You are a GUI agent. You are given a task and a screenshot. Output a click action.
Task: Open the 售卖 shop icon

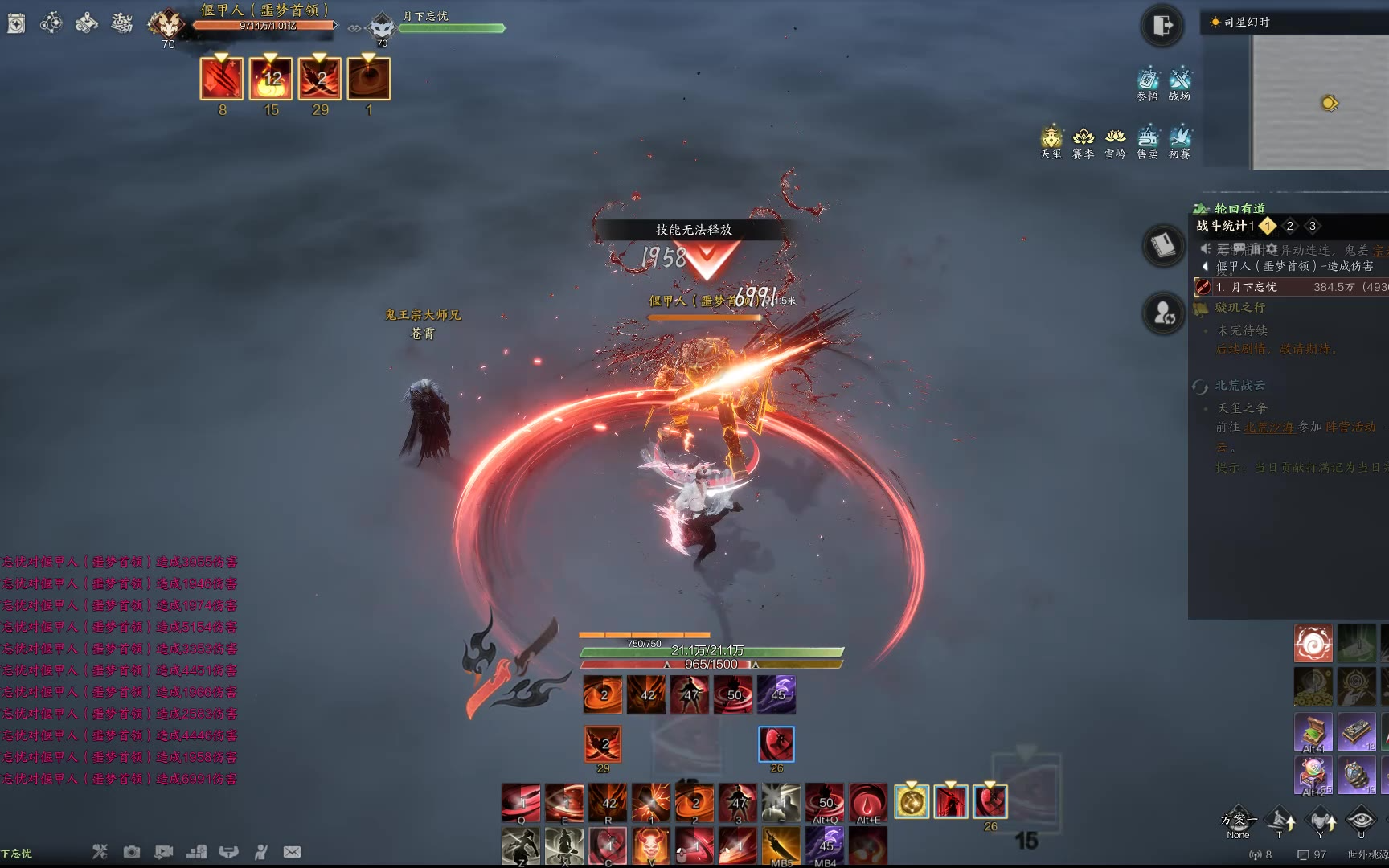(1147, 141)
